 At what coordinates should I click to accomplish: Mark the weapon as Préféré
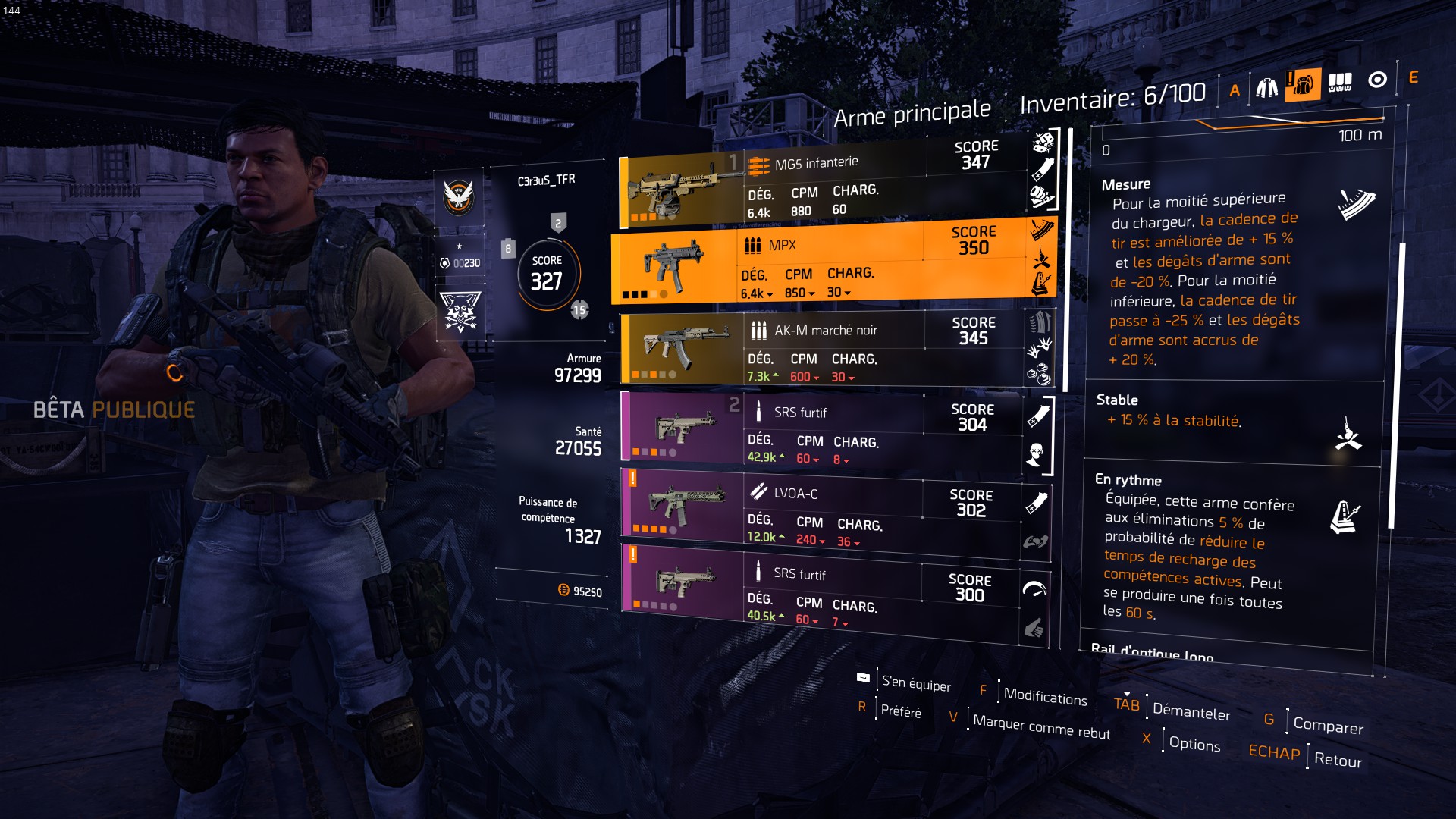901,711
